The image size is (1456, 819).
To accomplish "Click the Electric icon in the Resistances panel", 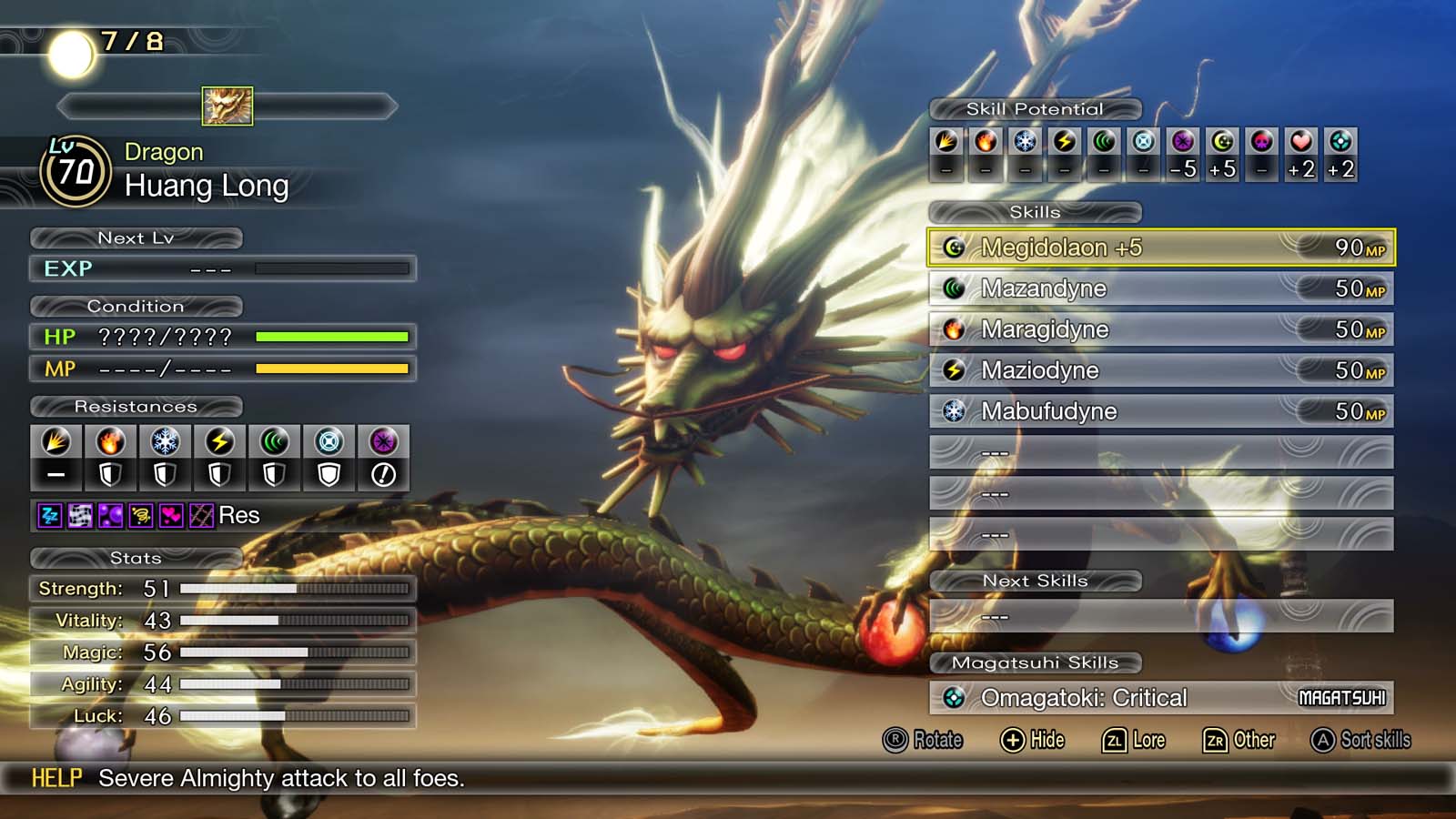I will pyautogui.click(x=220, y=441).
